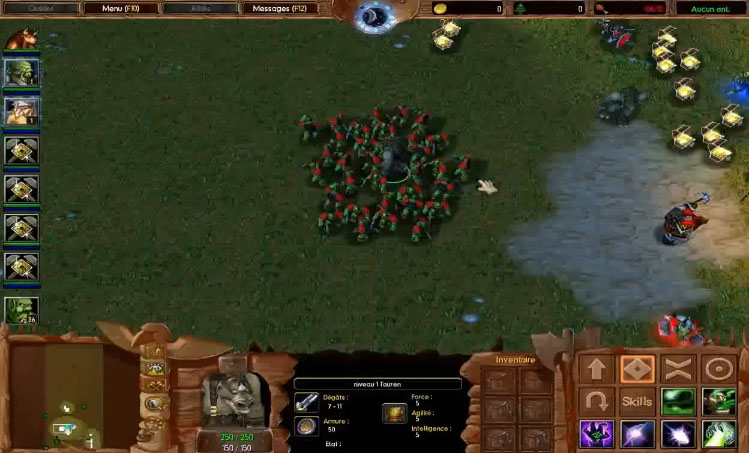749x453 pixels.
Task: Cast the green swirling mist ability
Action: pos(677,402)
